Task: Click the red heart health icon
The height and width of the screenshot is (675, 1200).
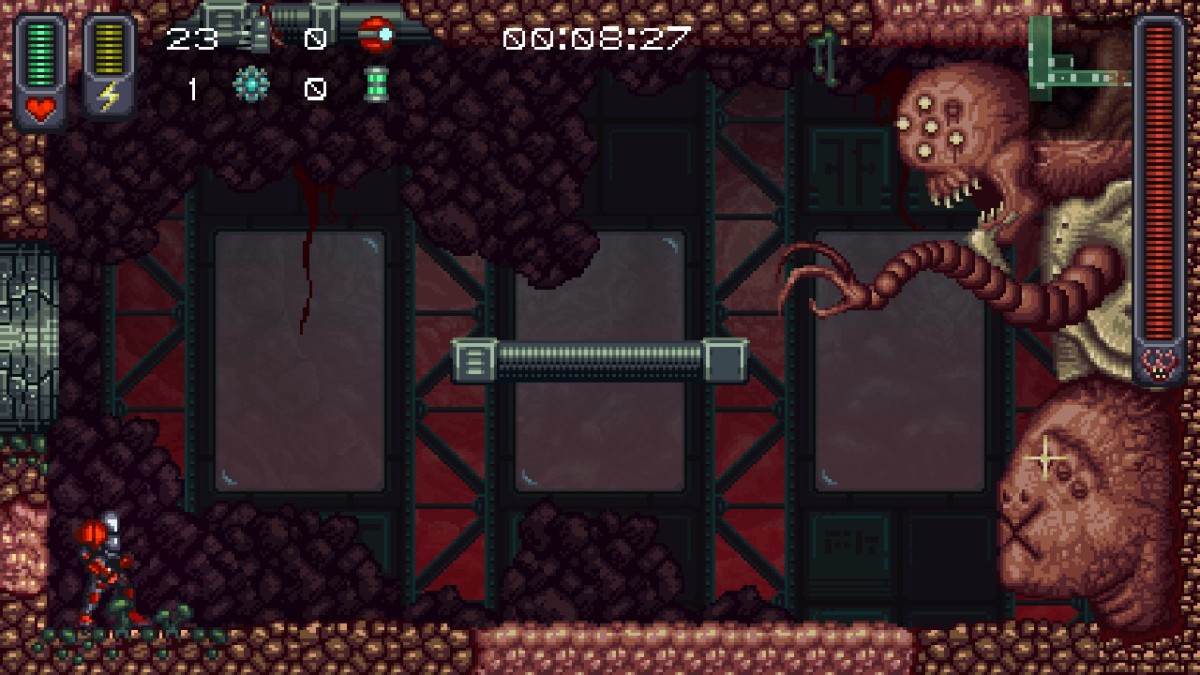Action: [41, 109]
